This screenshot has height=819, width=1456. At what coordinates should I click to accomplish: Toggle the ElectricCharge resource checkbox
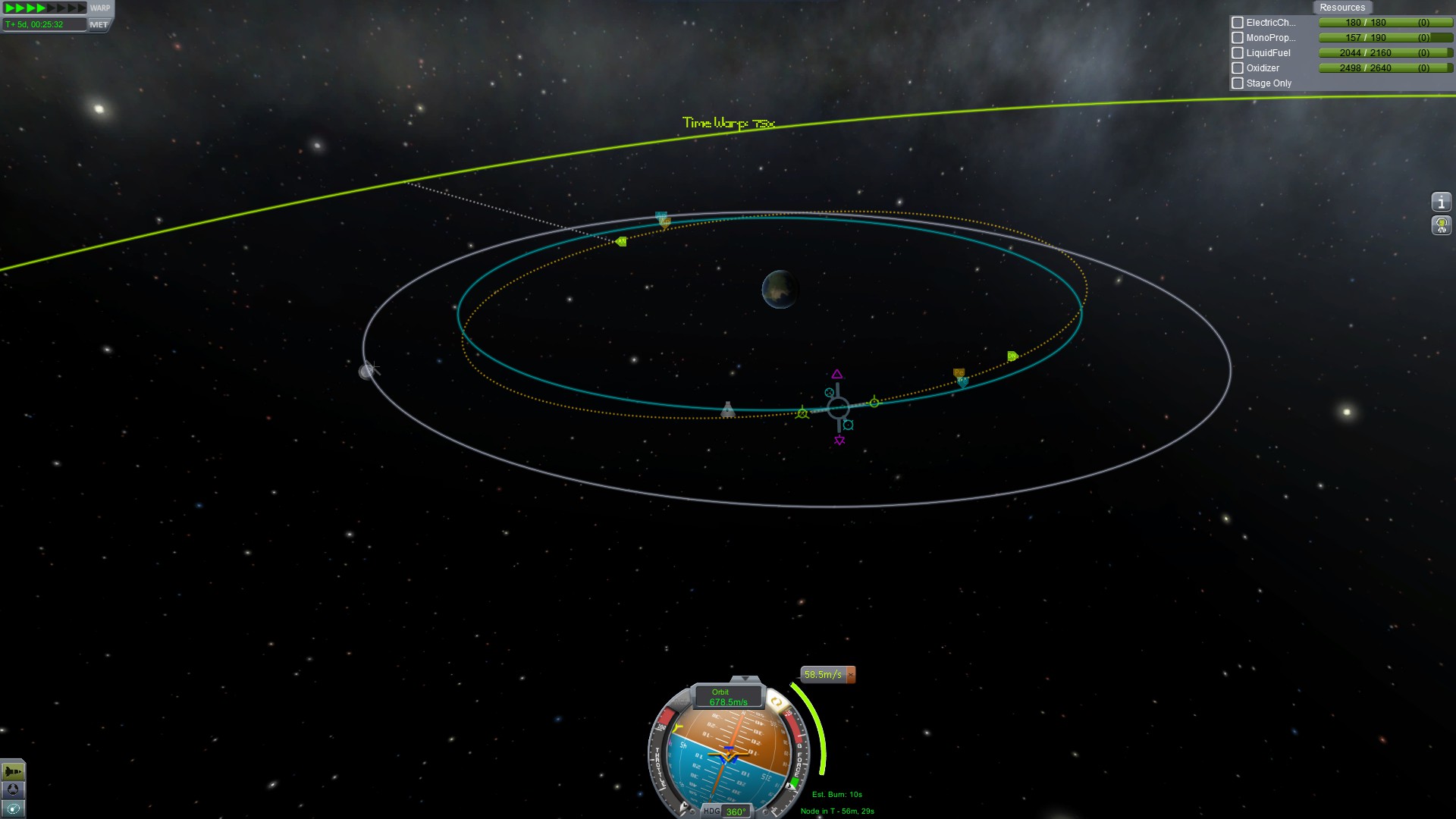(1238, 23)
